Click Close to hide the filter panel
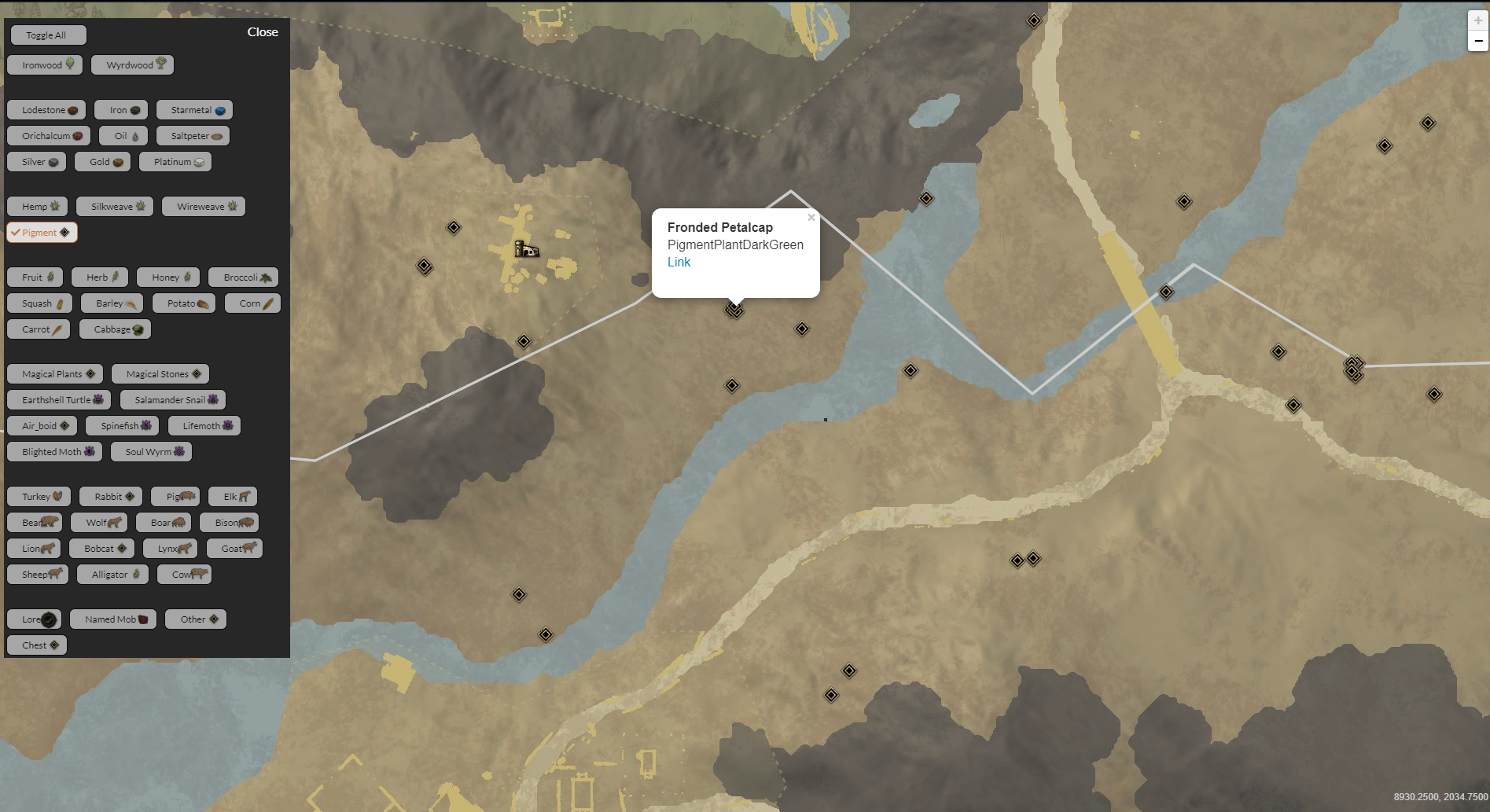The image size is (1490, 812). (x=263, y=32)
